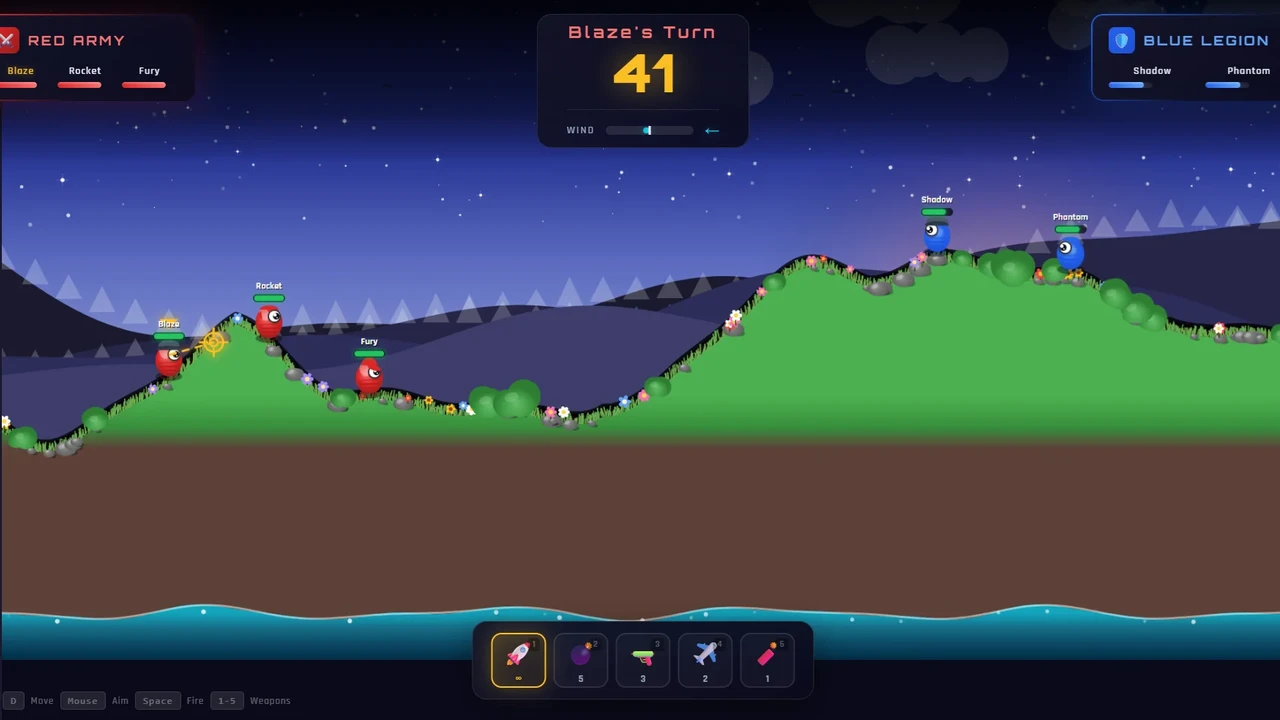Click the wind direction arrow
The image size is (1280, 720).
[x=712, y=130]
